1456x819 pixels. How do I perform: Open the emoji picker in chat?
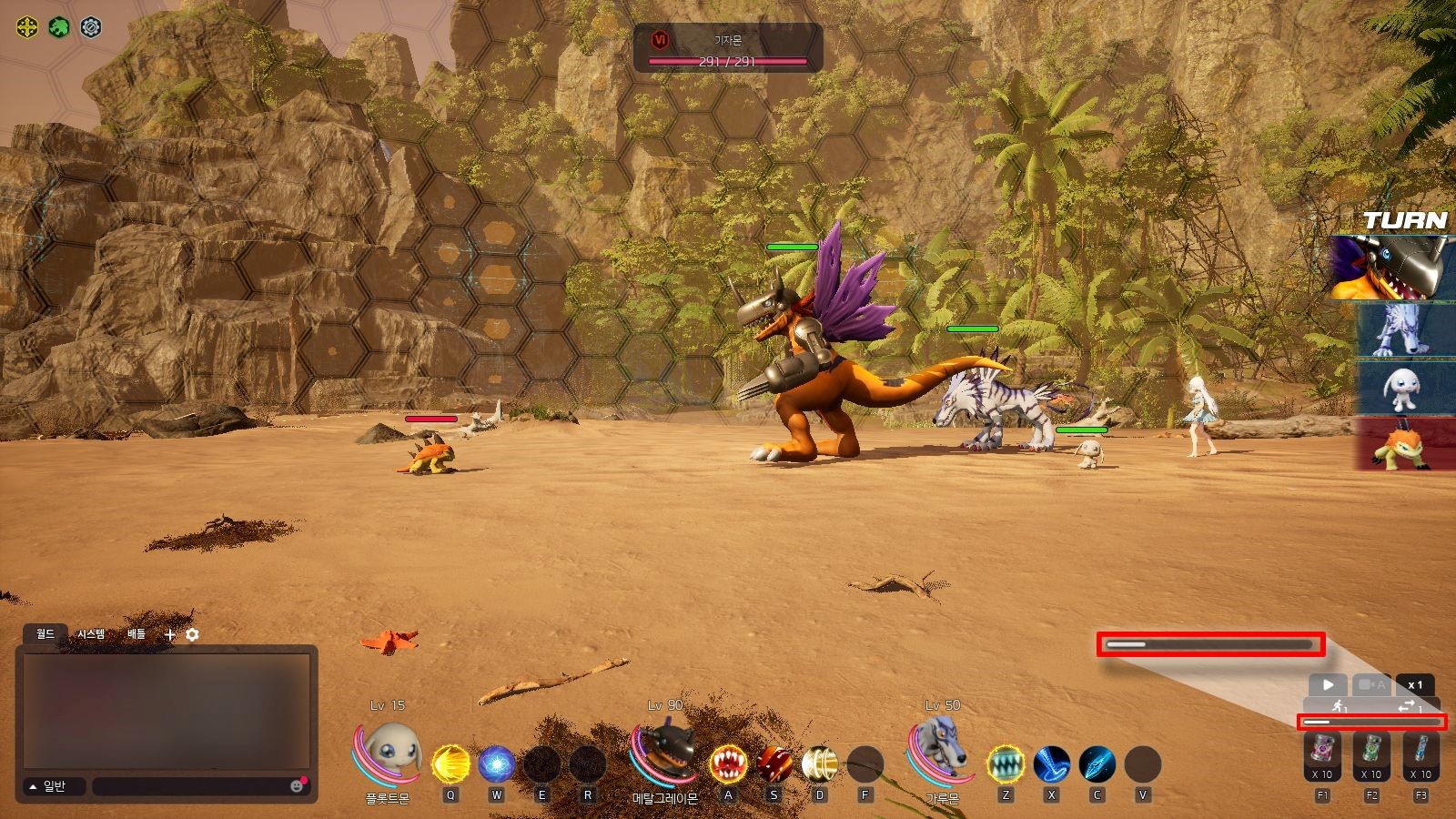pos(297,786)
